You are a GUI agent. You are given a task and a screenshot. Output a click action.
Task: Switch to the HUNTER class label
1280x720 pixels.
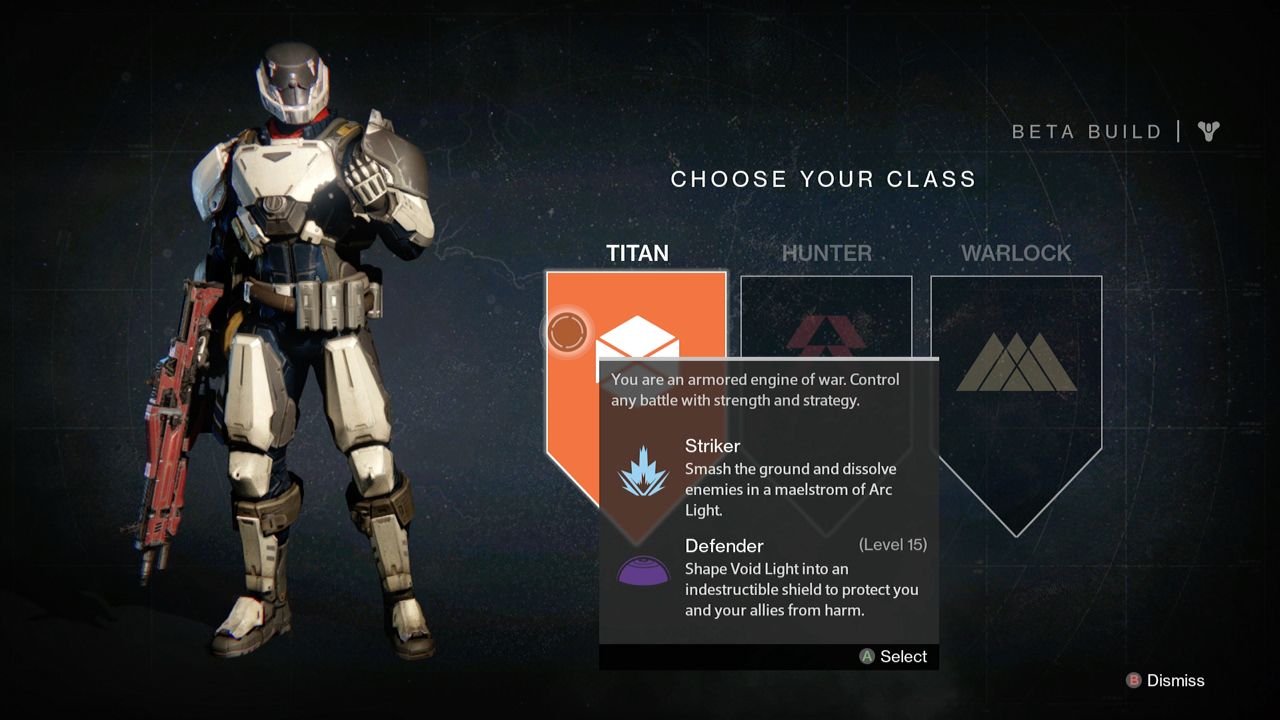pyautogui.click(x=826, y=253)
